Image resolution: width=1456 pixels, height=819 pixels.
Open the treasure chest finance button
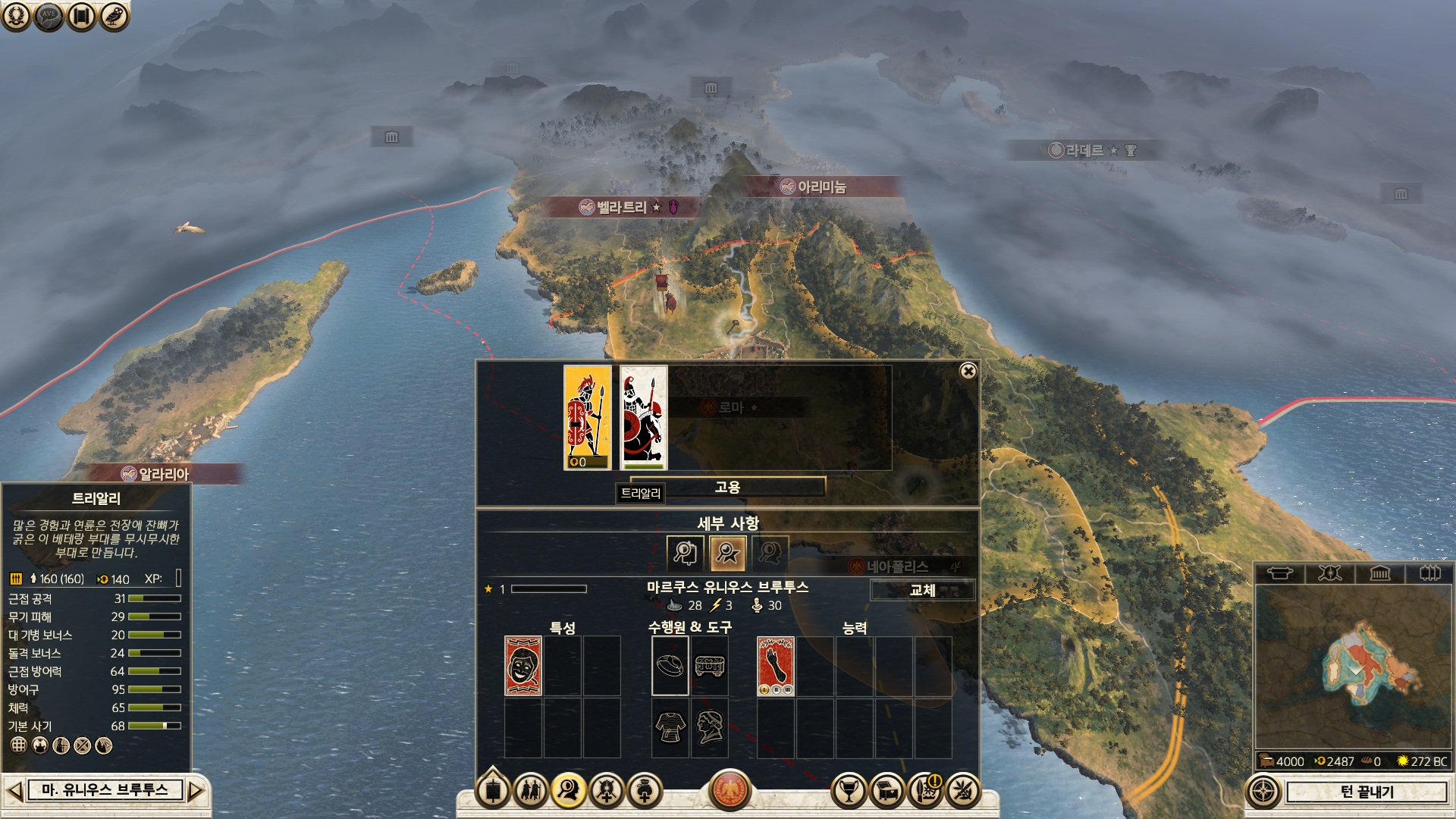886,791
